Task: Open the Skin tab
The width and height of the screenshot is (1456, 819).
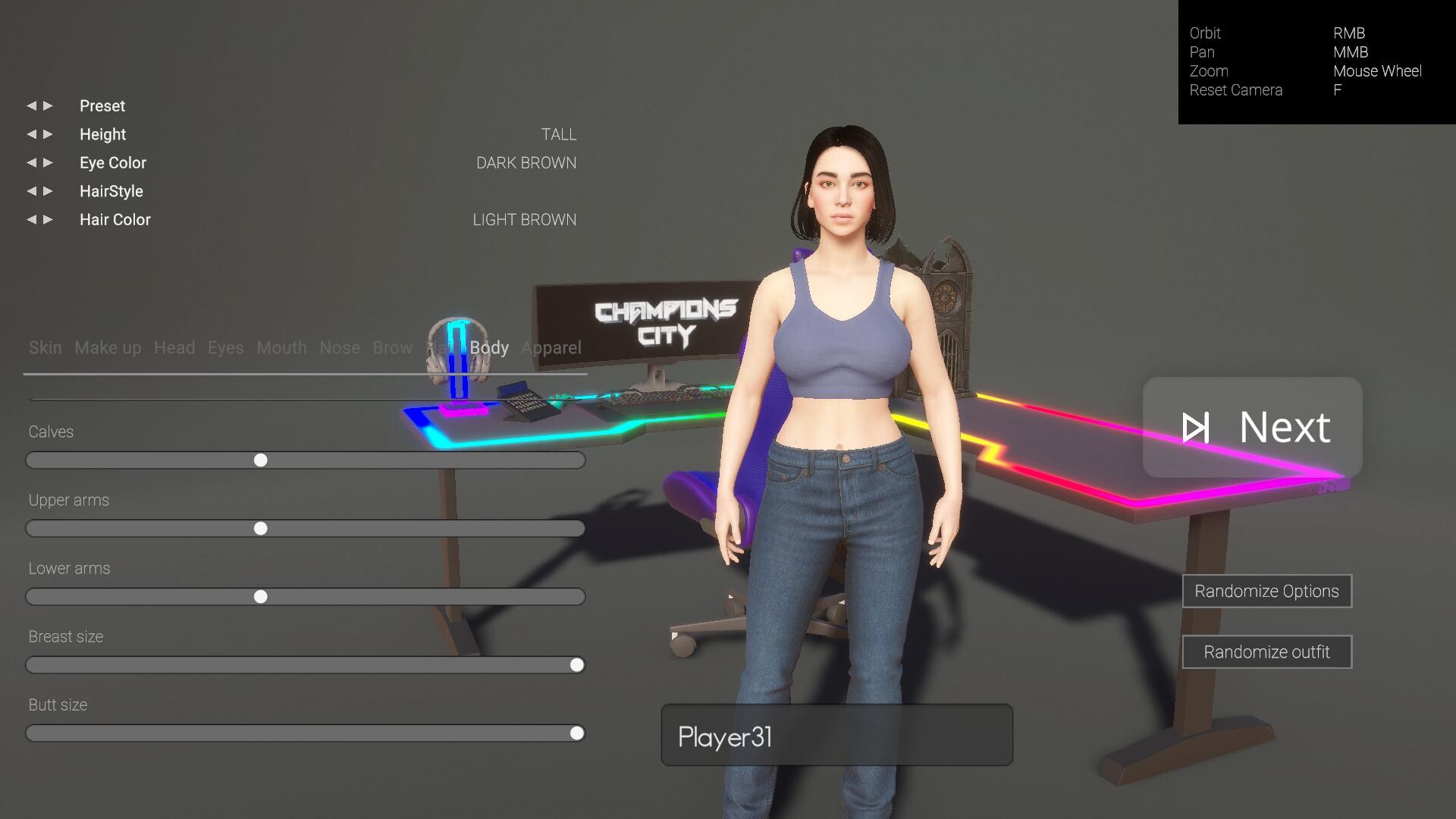Action: pos(45,348)
